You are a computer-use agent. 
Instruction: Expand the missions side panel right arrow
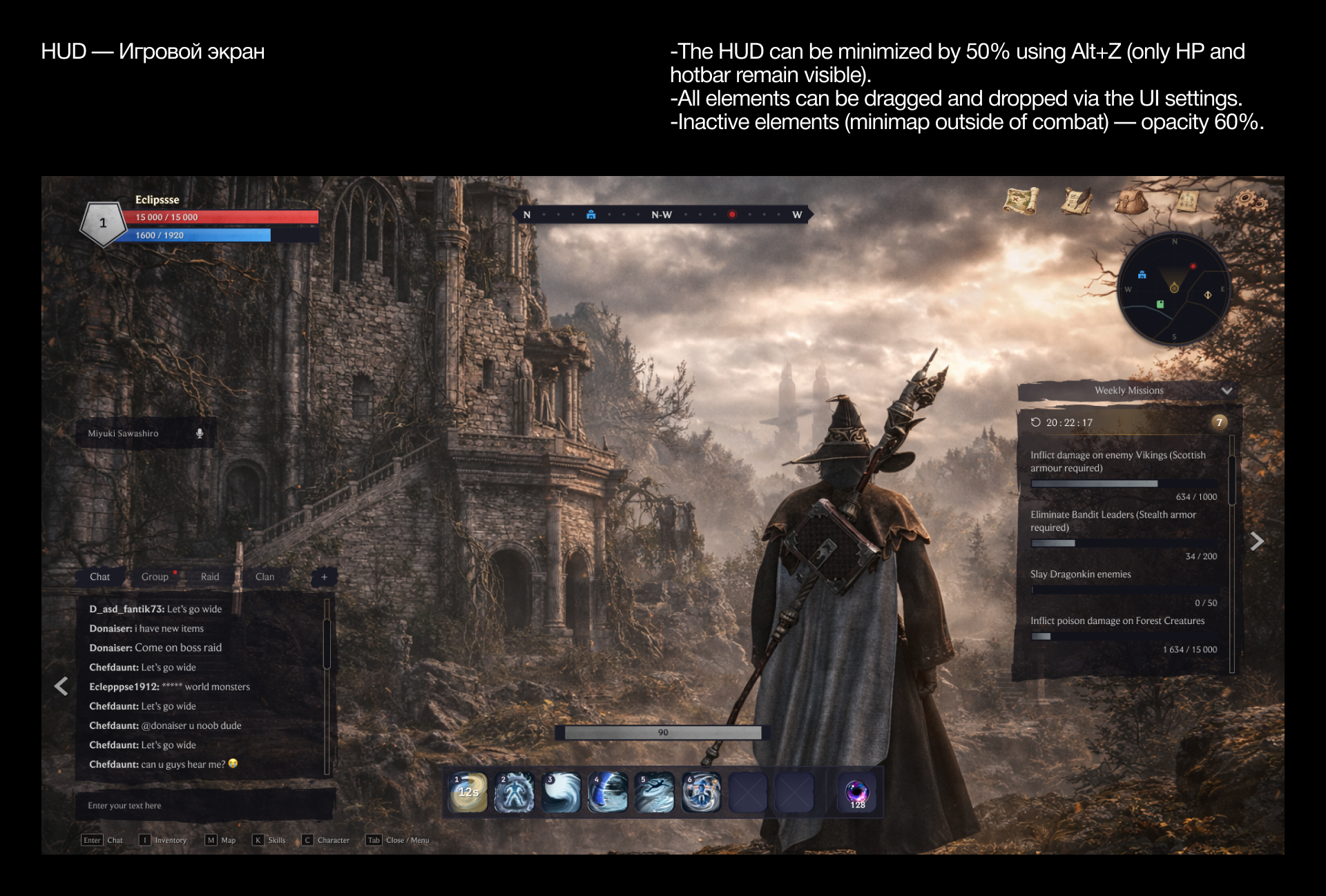1258,541
